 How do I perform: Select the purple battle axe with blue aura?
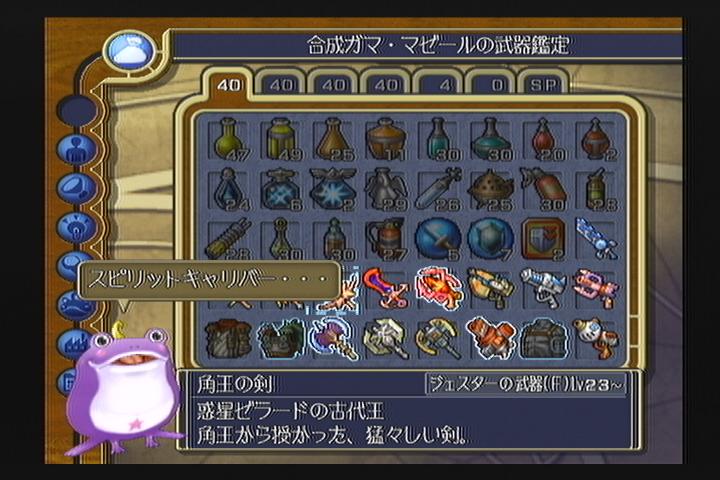coord(333,337)
